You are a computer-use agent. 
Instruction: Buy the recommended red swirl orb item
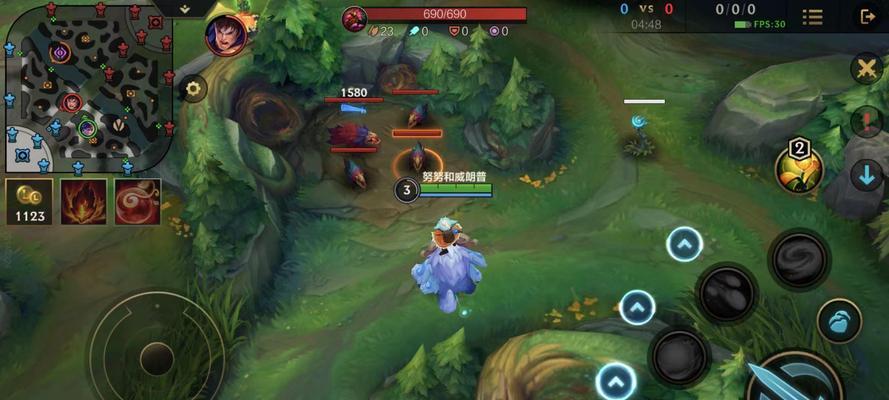tap(137, 201)
